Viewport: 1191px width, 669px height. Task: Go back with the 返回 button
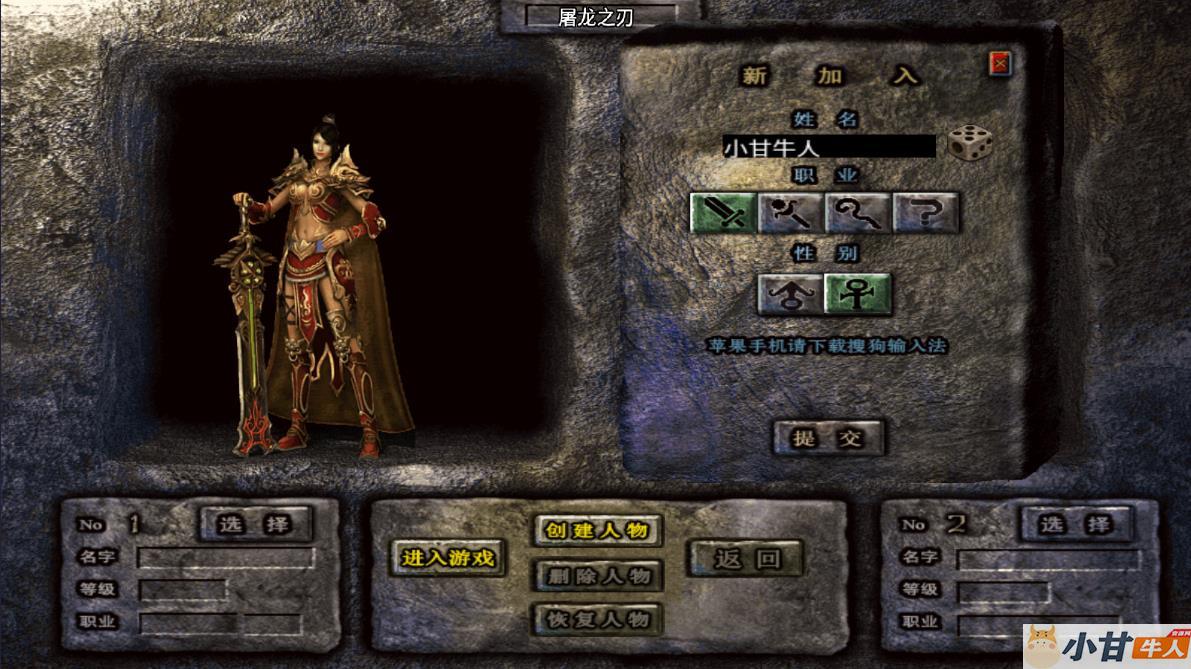coord(746,558)
